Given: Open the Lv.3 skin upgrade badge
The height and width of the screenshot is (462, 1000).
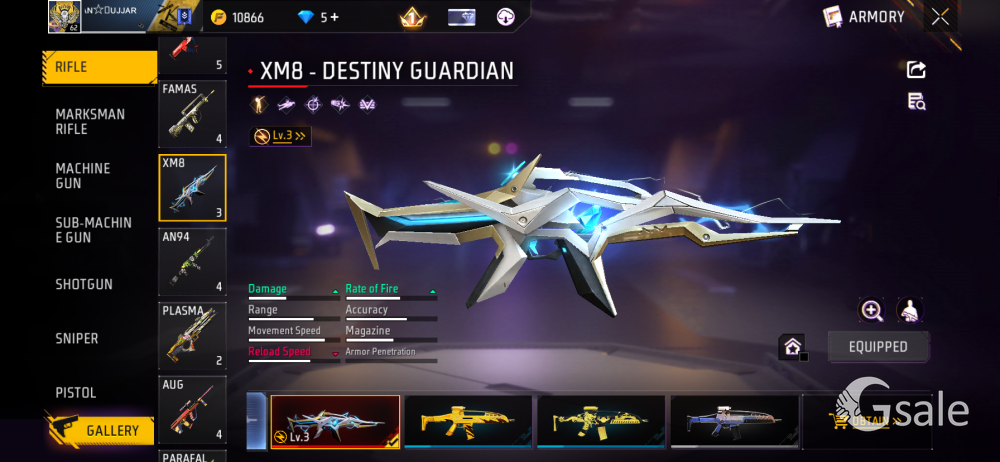Looking at the screenshot, I should pos(280,136).
